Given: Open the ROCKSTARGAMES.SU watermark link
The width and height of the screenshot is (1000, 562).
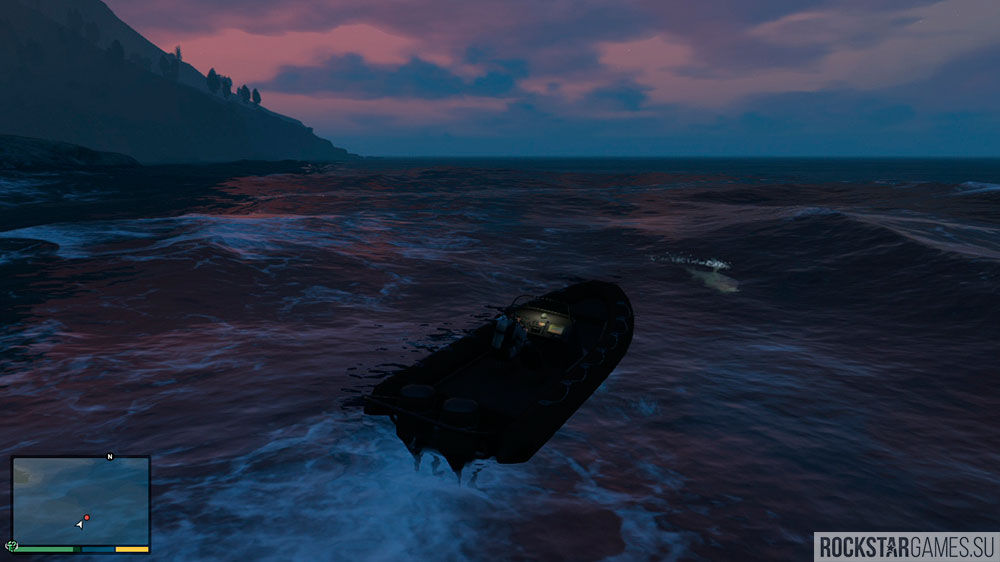Looking at the screenshot, I should [906, 546].
